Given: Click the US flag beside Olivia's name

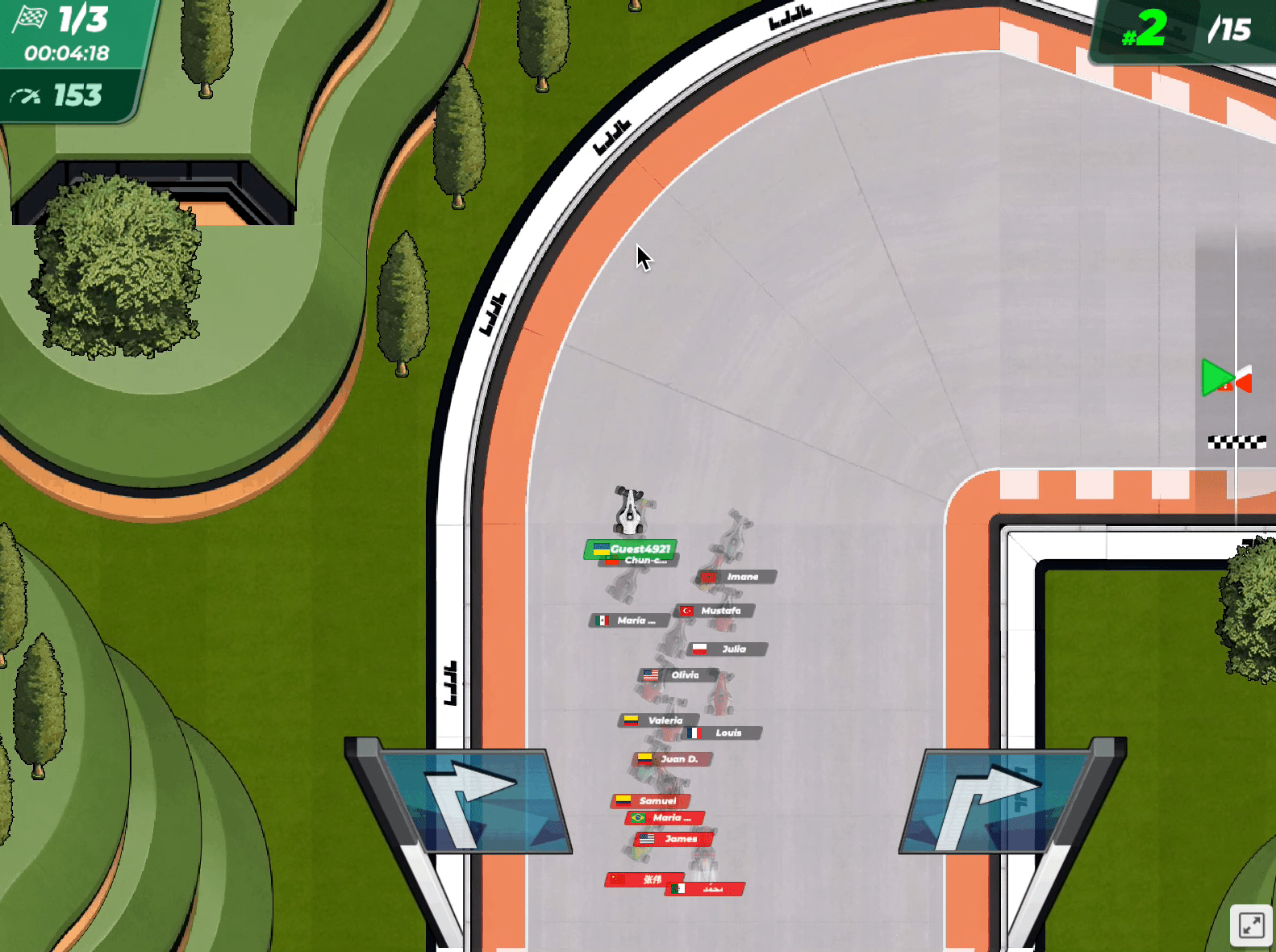Looking at the screenshot, I should pyautogui.click(x=650, y=674).
